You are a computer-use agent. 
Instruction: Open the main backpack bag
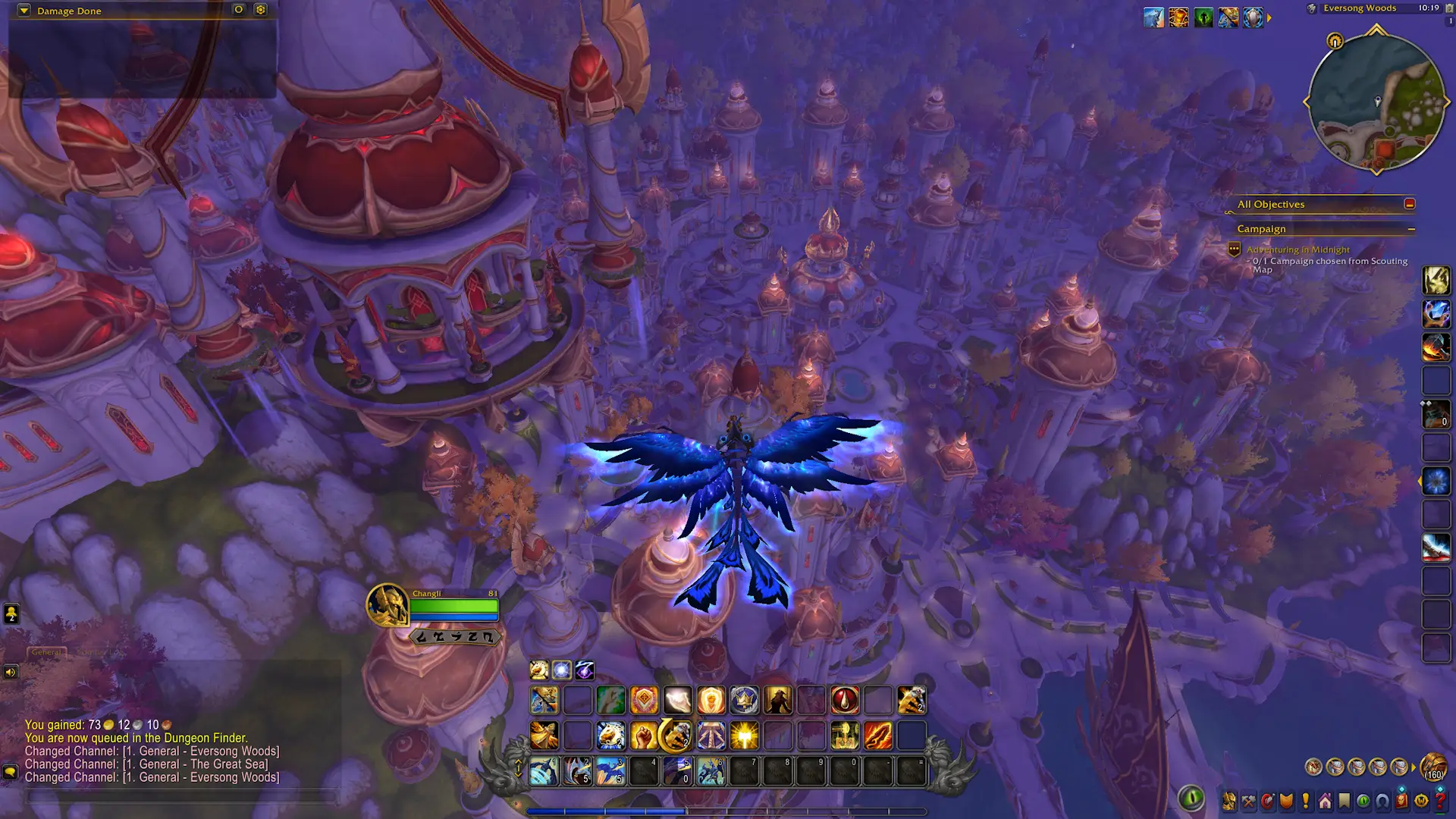coord(1433,767)
